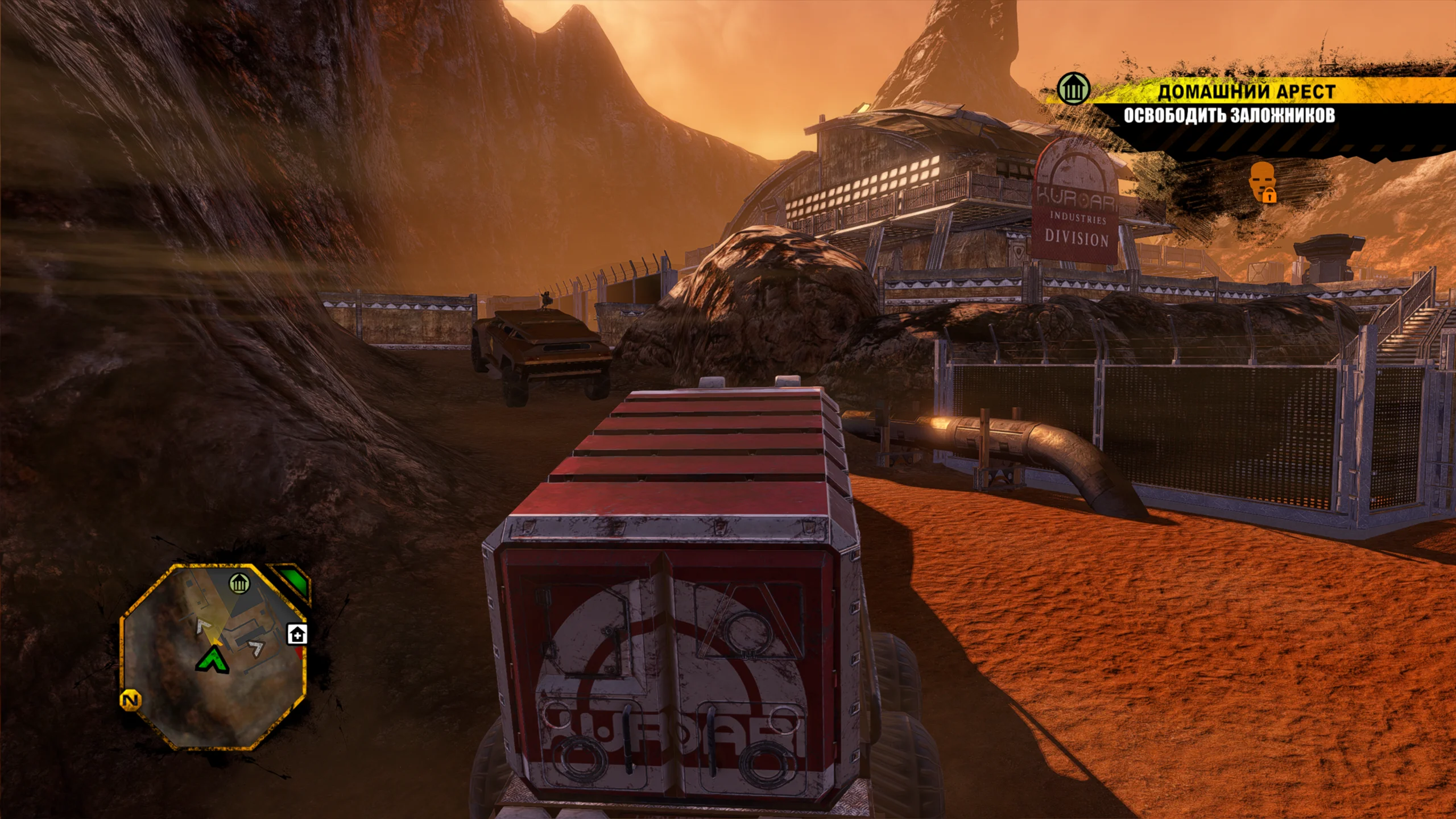Select the orange locked hostage head icon
Screen dimensions: 1456x819
1263,182
